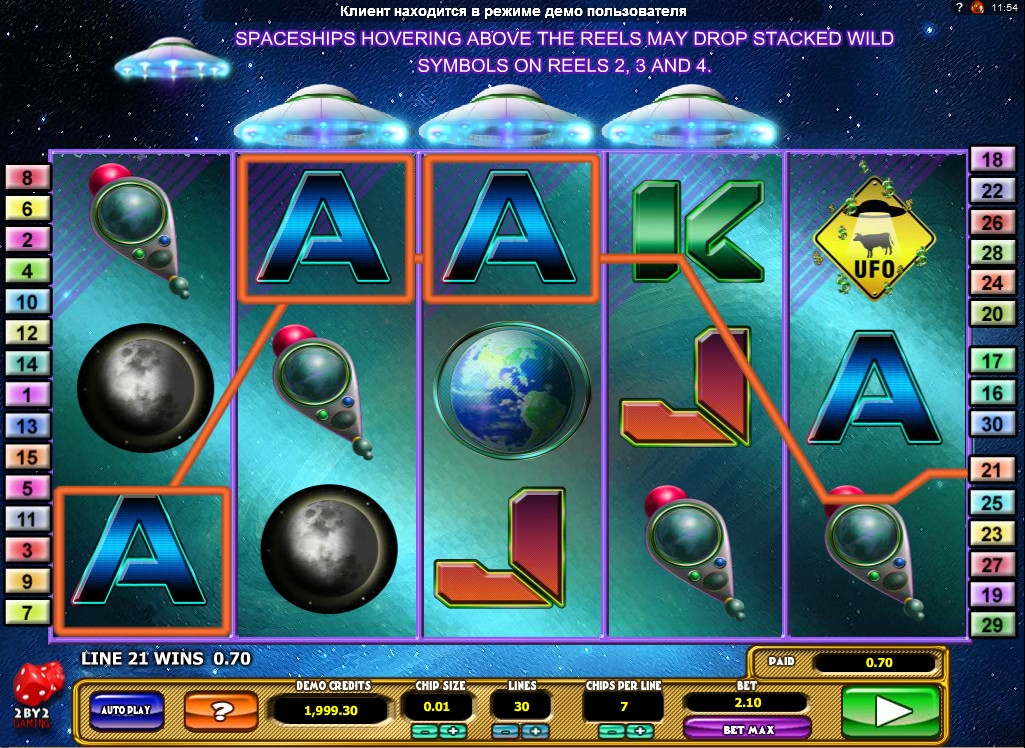Select payline number 18 marker
1025x748 pixels.
[992, 160]
